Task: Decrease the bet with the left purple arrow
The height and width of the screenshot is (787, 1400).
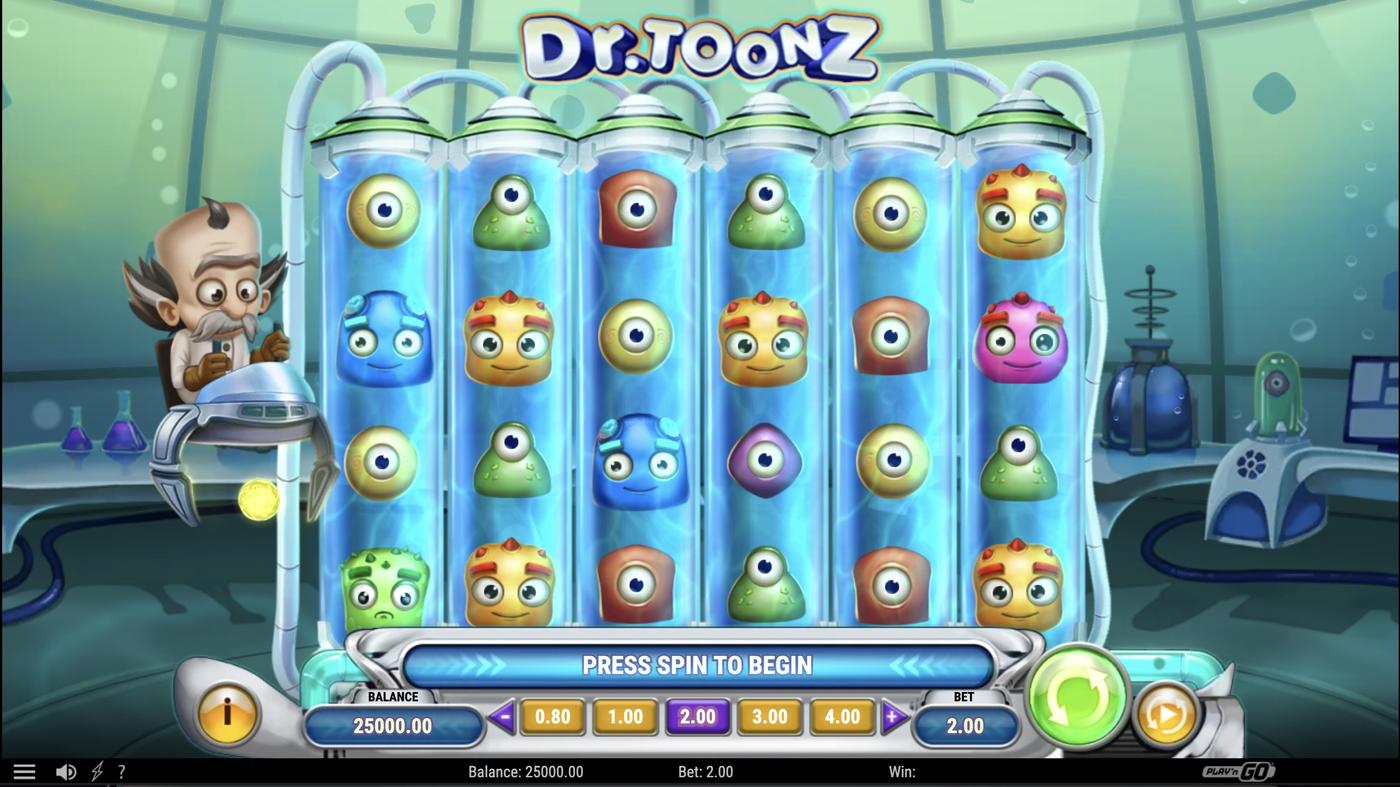Action: [503, 716]
